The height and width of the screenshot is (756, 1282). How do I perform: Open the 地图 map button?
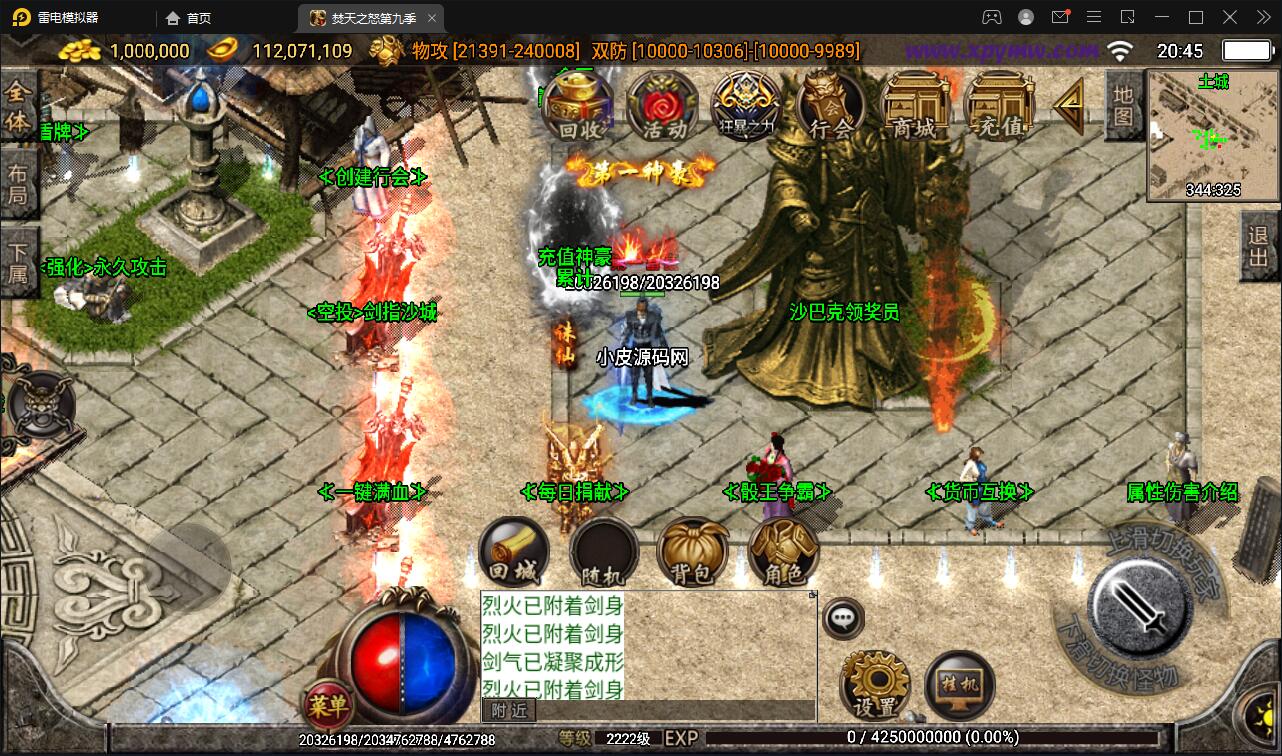click(x=1124, y=105)
